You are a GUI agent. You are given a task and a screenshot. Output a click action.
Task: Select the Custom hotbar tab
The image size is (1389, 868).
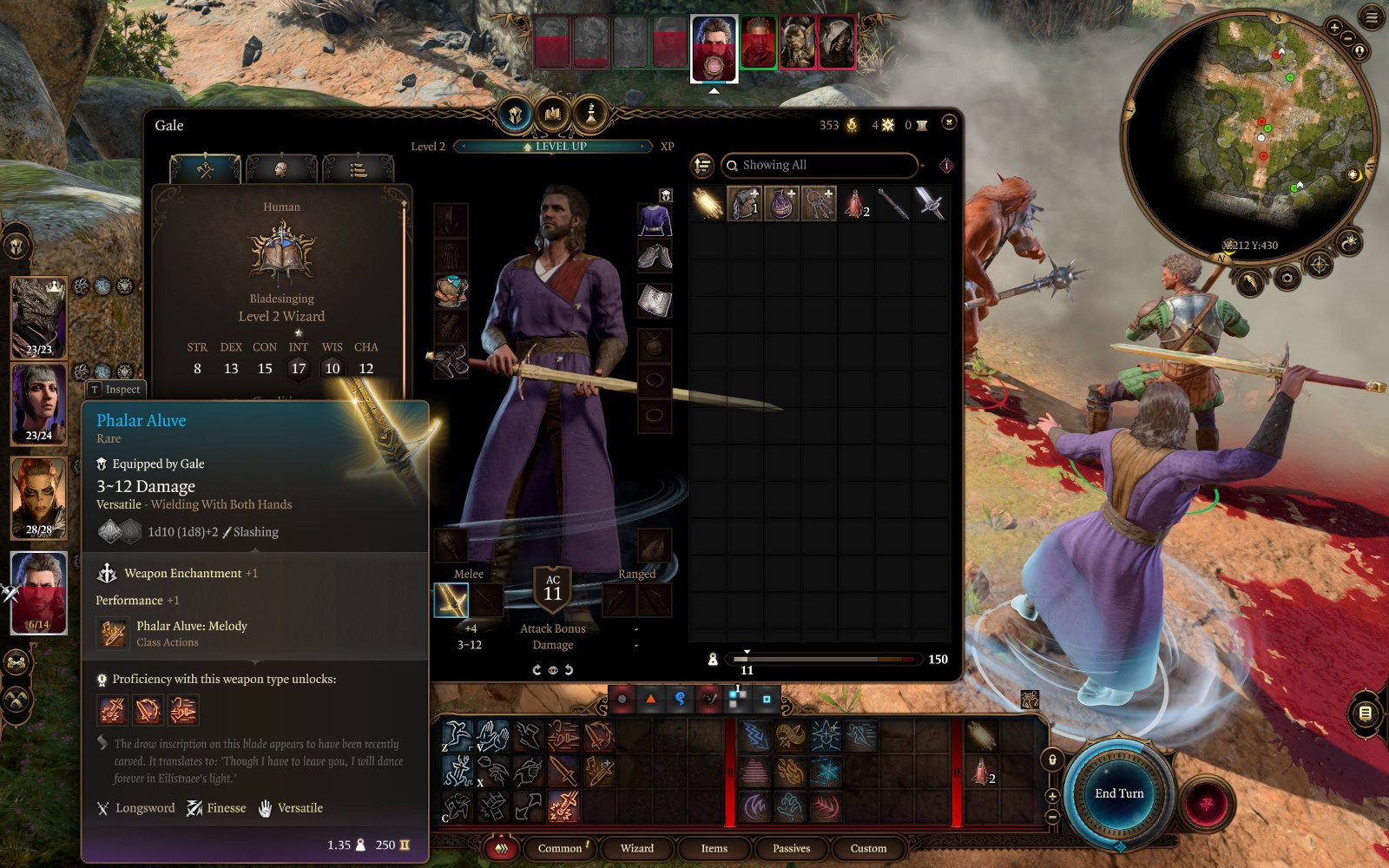[868, 848]
